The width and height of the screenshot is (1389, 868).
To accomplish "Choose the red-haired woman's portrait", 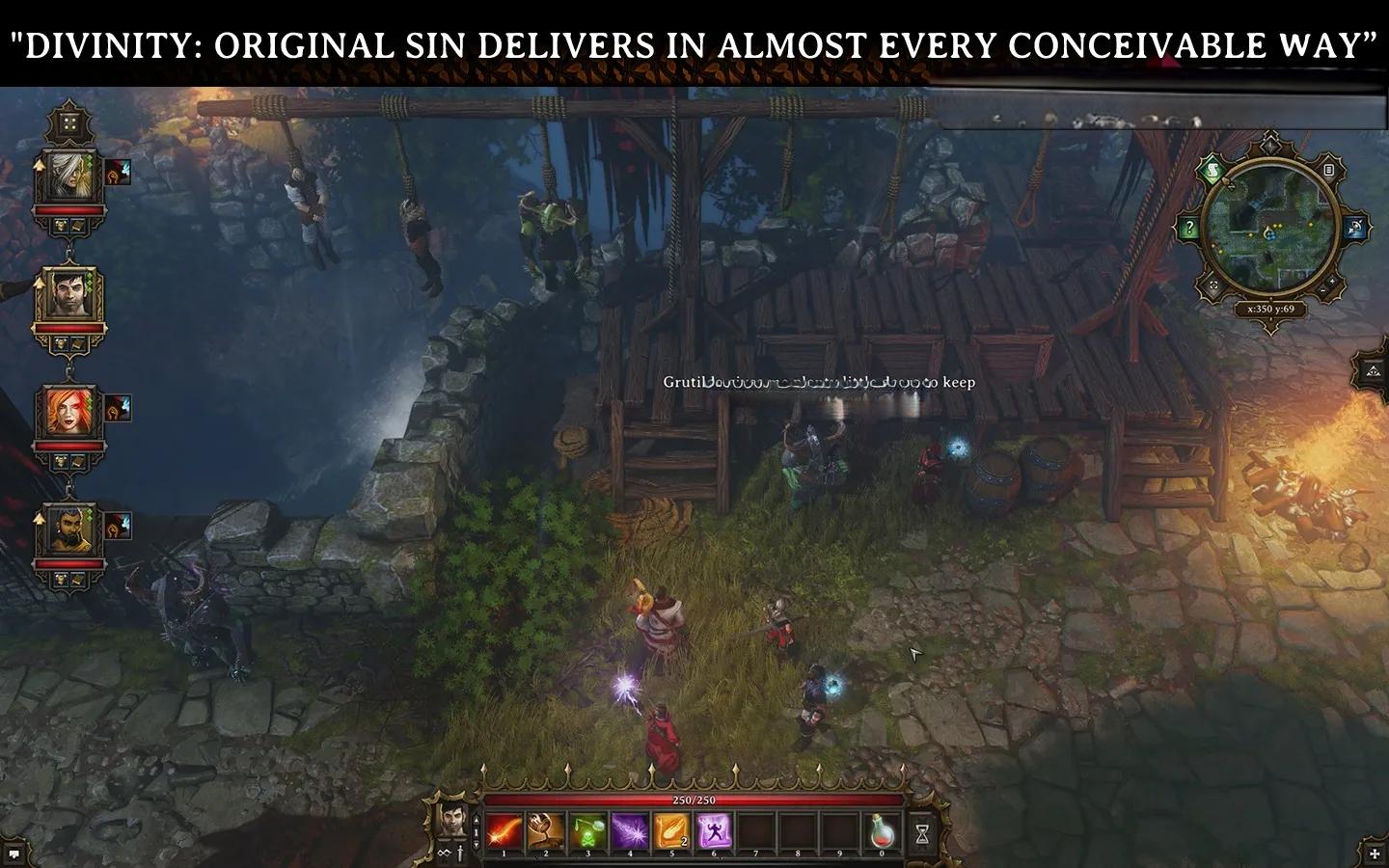I will pyautogui.click(x=69, y=412).
